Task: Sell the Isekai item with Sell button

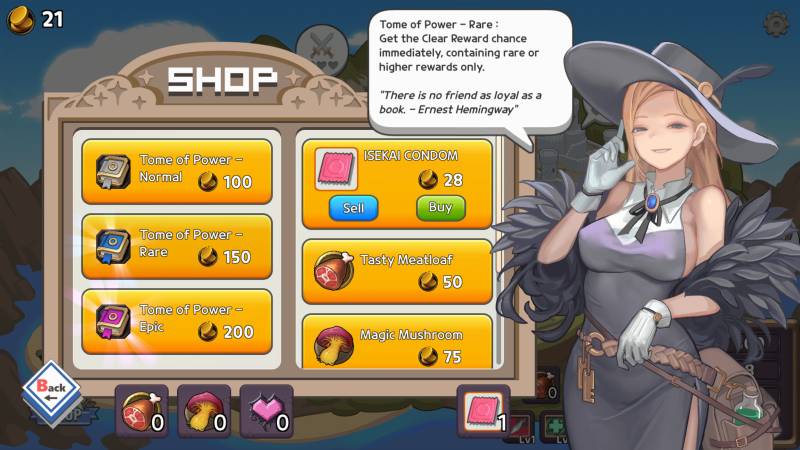Action: [353, 208]
